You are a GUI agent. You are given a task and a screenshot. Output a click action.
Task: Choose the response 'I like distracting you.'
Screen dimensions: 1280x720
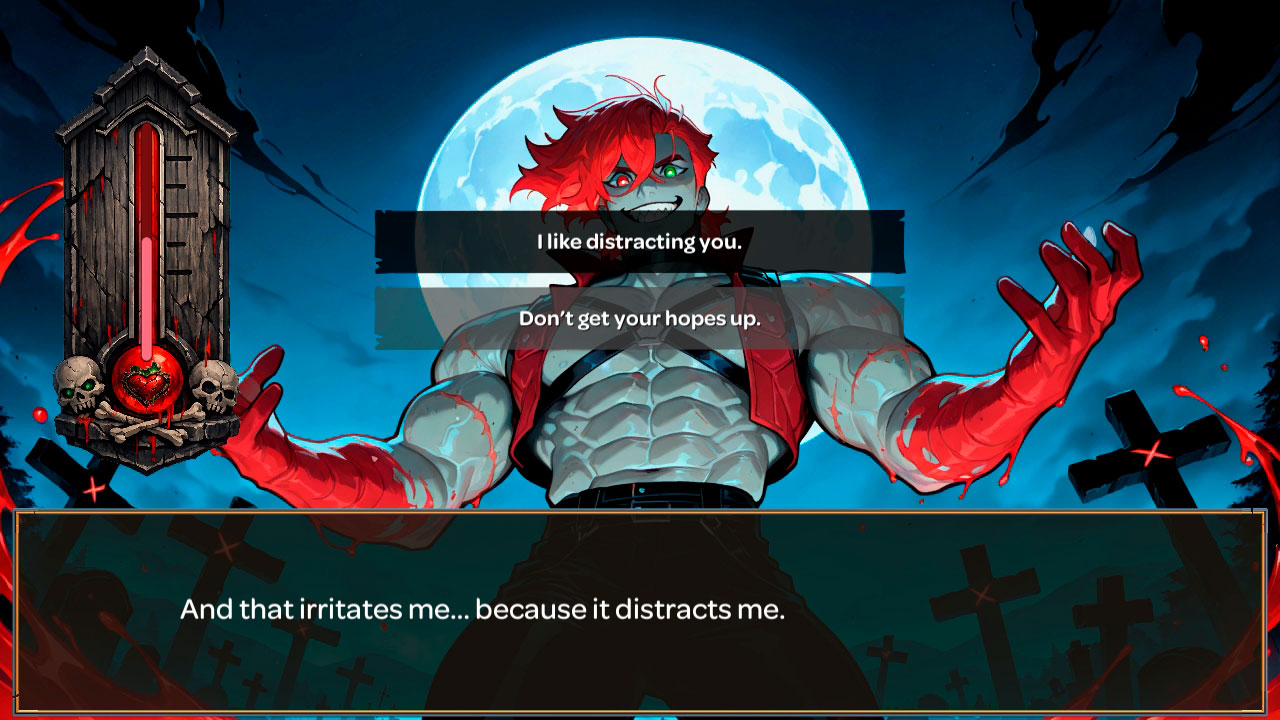[x=640, y=240]
